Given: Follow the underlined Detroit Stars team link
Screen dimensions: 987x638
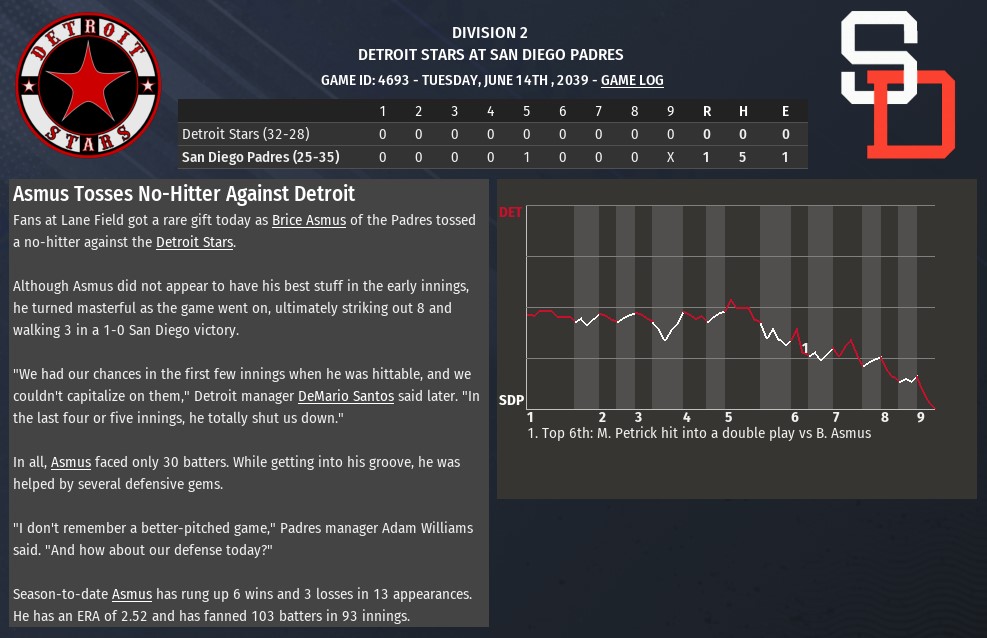Looking at the screenshot, I should [x=194, y=242].
